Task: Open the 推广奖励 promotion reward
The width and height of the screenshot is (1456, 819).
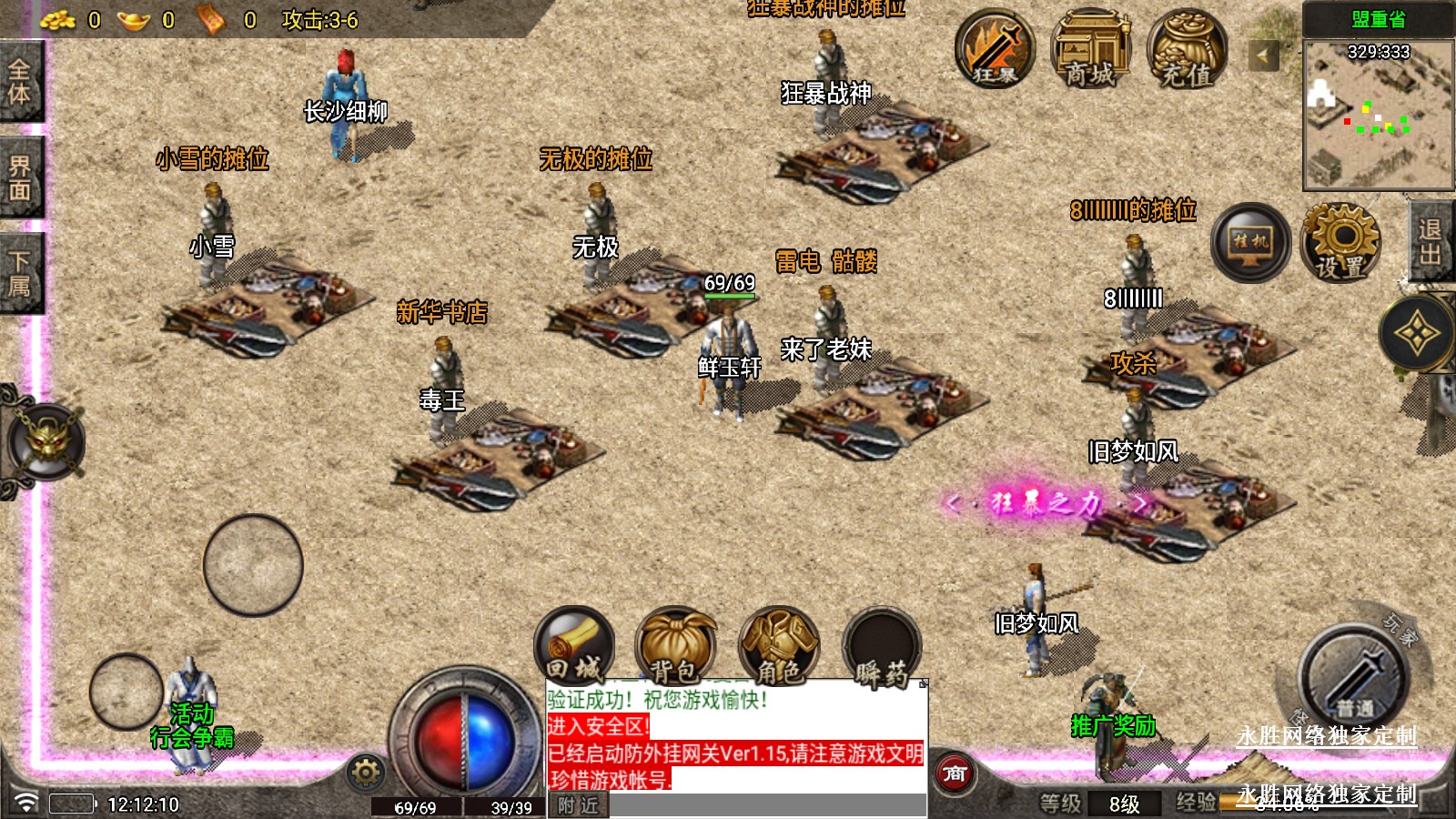Action: [1113, 725]
